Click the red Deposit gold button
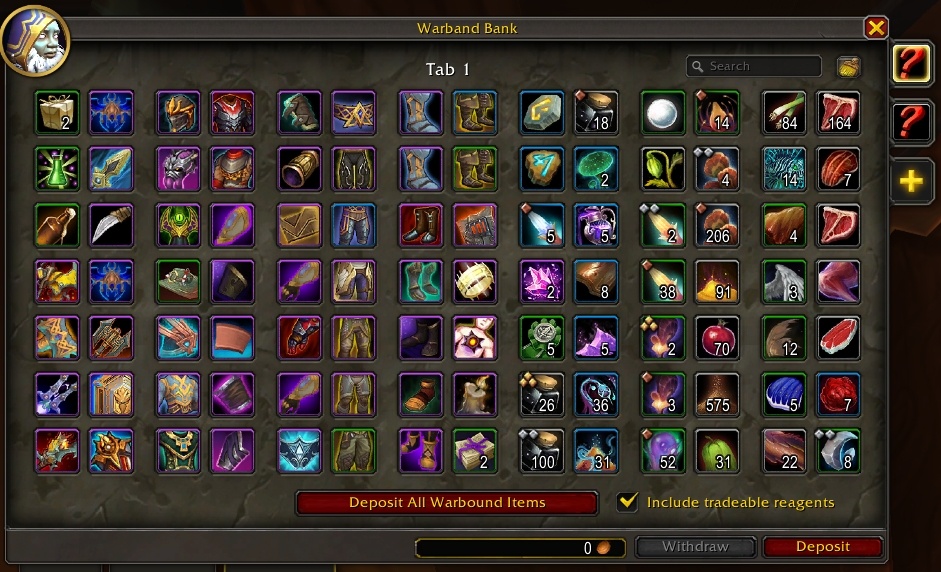 point(822,547)
